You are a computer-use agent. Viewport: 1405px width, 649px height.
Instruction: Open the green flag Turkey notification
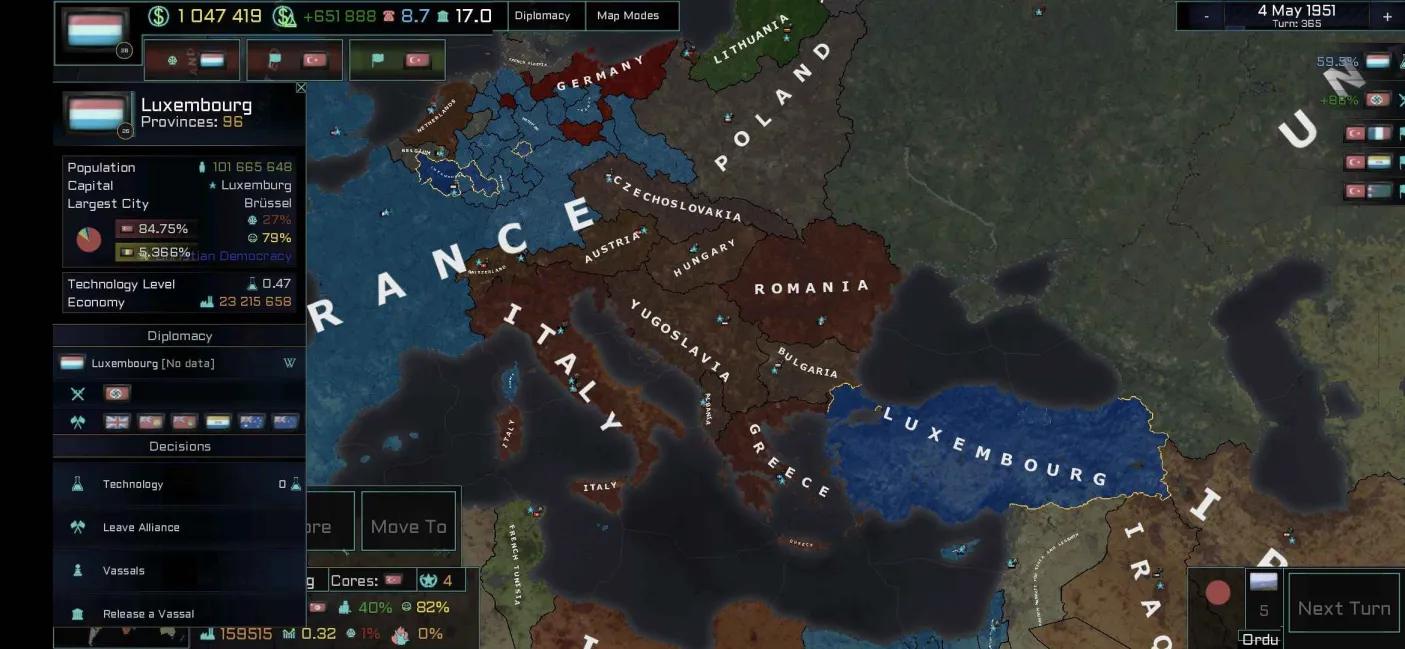(397, 60)
